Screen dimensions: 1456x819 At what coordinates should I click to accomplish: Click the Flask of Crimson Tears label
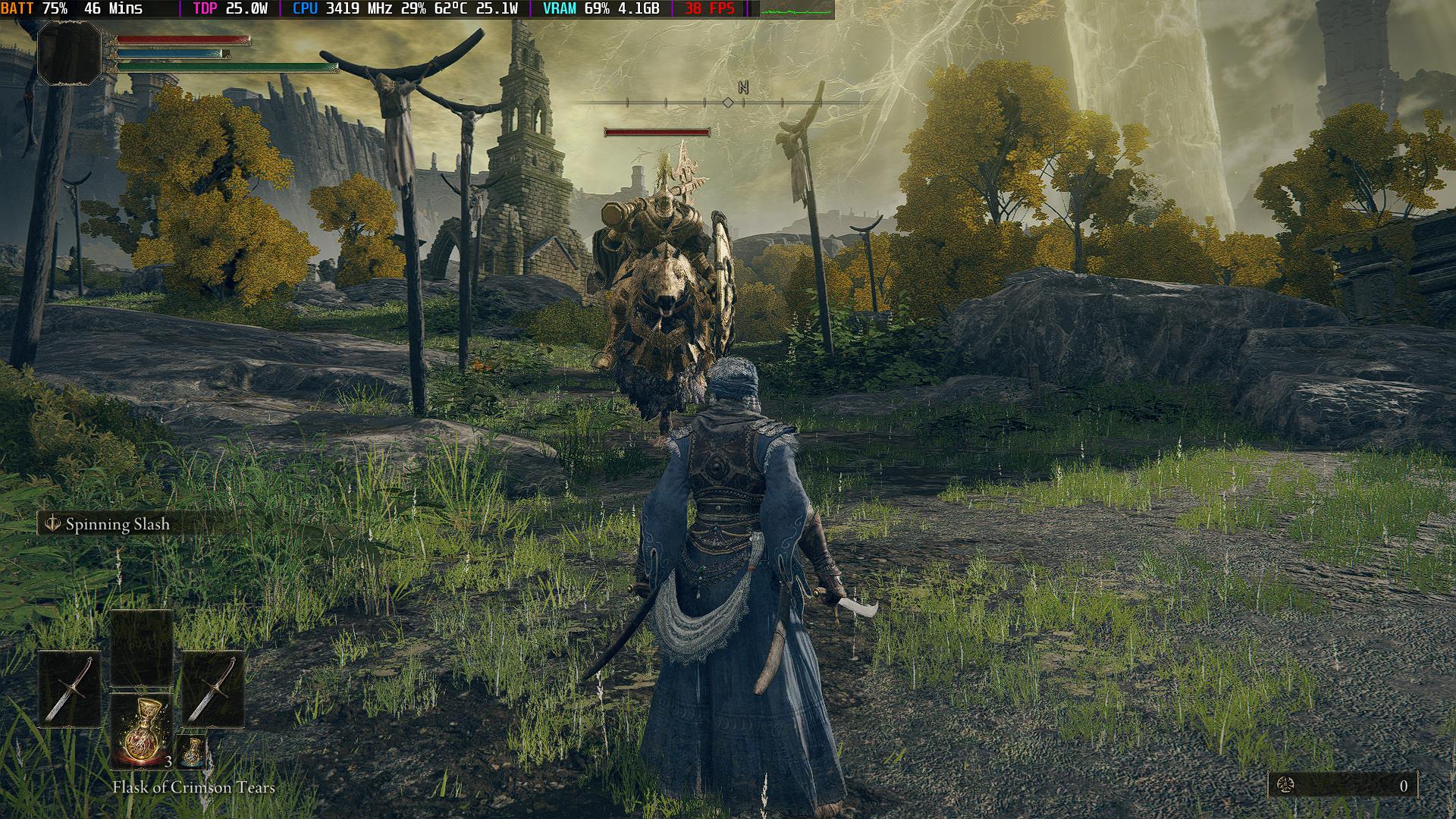[x=195, y=787]
